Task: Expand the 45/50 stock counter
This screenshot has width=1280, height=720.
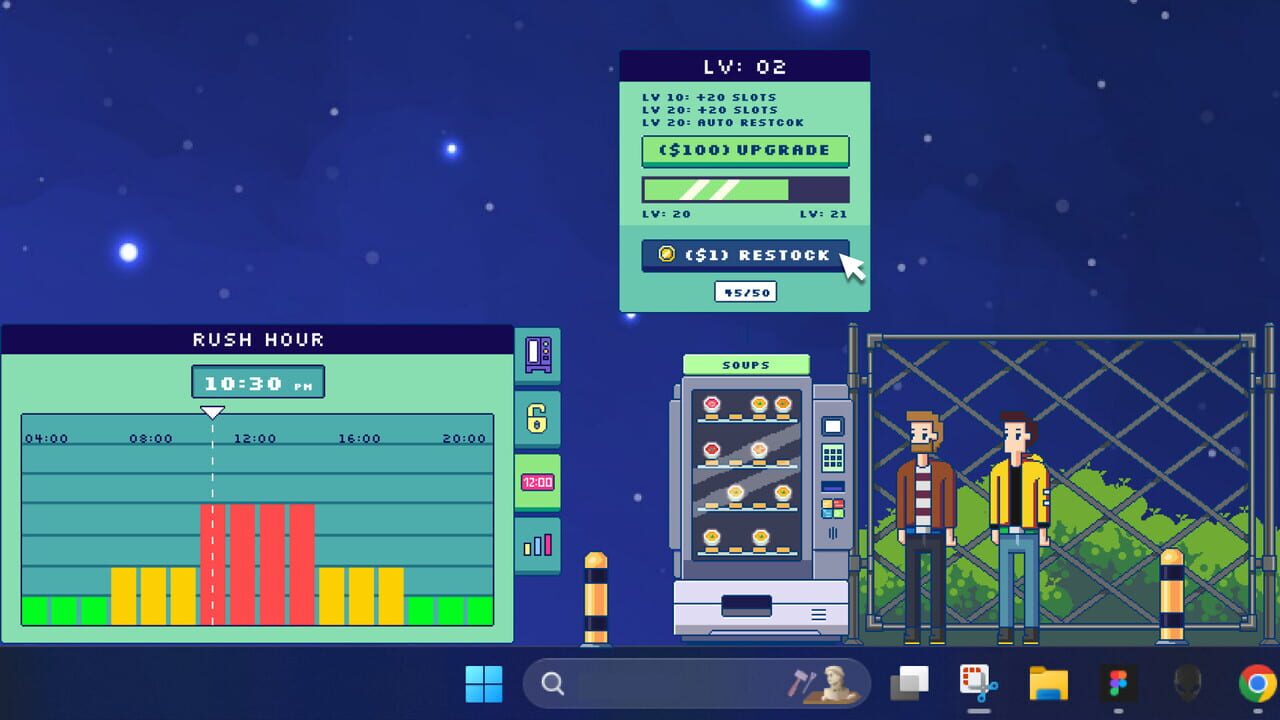Action: pyautogui.click(x=744, y=291)
